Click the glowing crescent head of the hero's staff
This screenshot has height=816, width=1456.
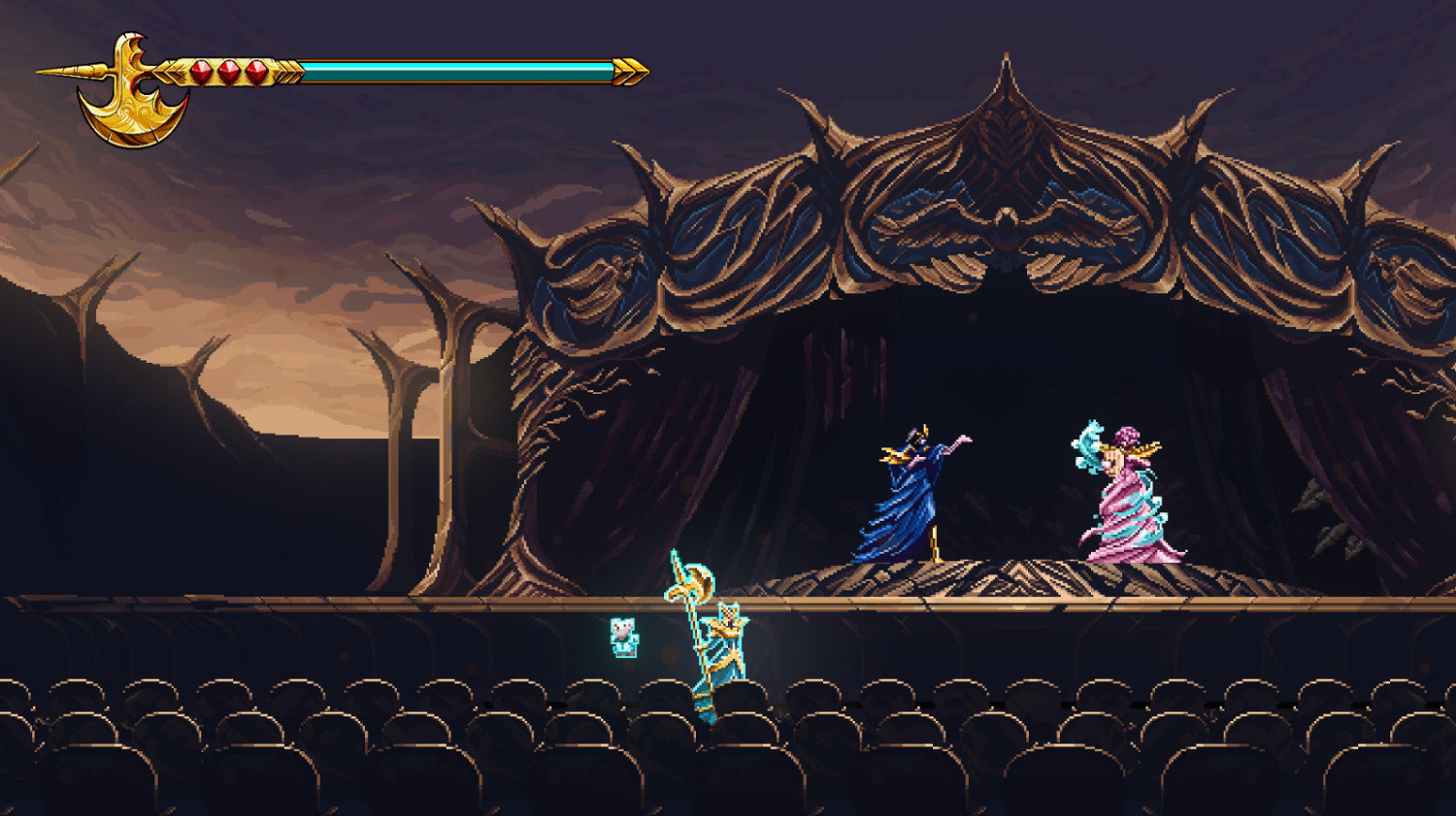(691, 582)
